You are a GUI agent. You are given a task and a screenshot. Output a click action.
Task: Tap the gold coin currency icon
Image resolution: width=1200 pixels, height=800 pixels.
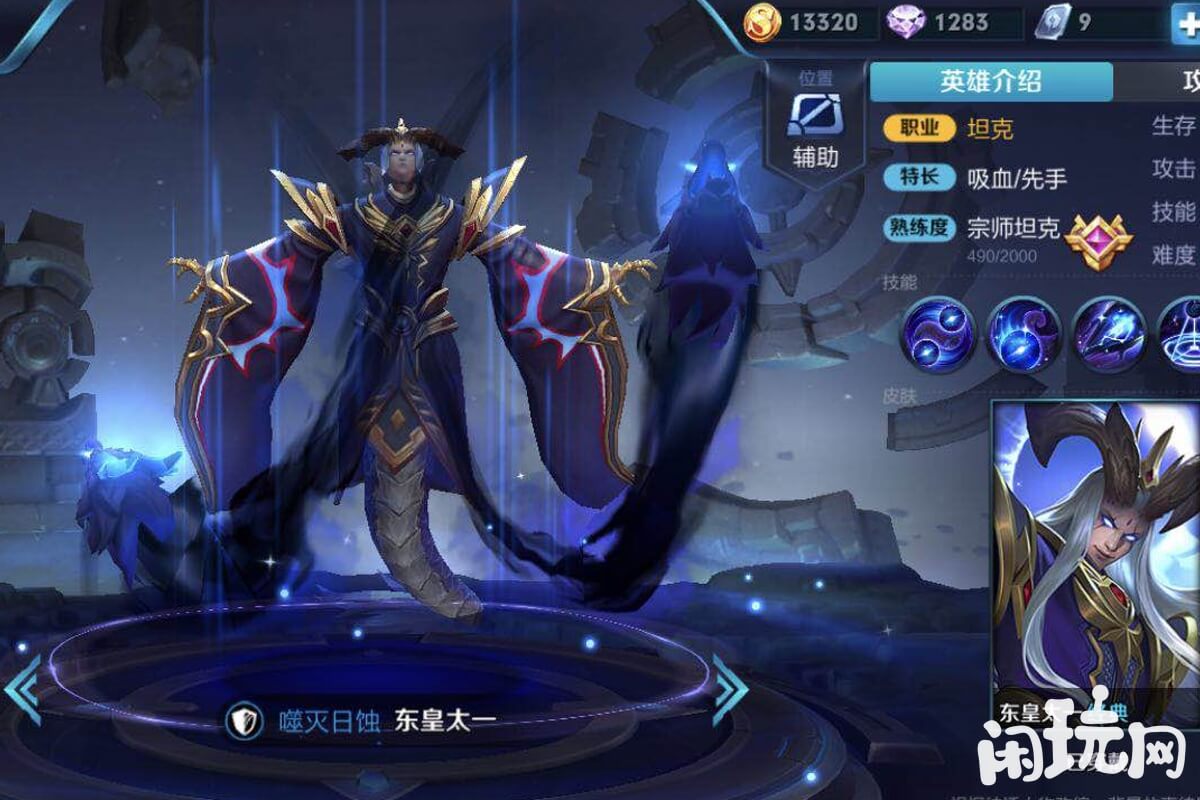click(765, 22)
